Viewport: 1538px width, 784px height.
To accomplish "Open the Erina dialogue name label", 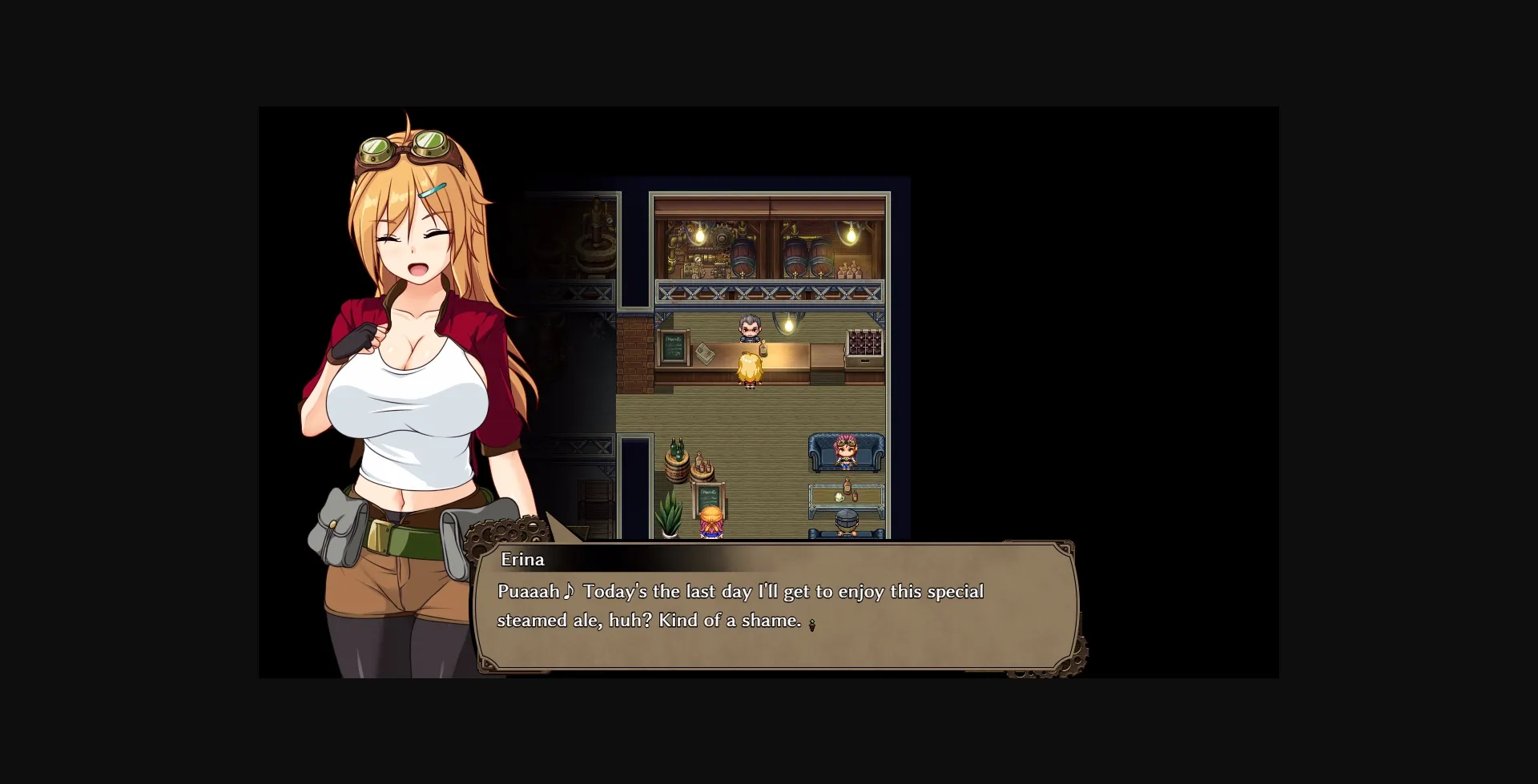I will click(521, 560).
